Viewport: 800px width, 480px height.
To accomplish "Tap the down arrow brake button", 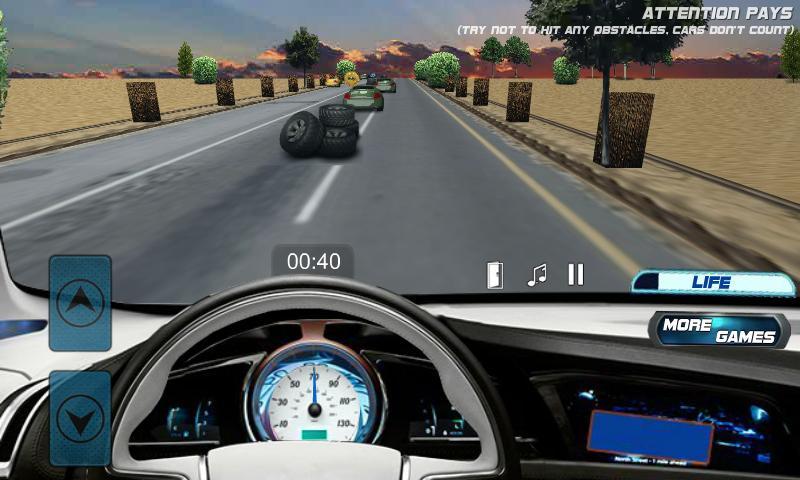I will pyautogui.click(x=80, y=418).
